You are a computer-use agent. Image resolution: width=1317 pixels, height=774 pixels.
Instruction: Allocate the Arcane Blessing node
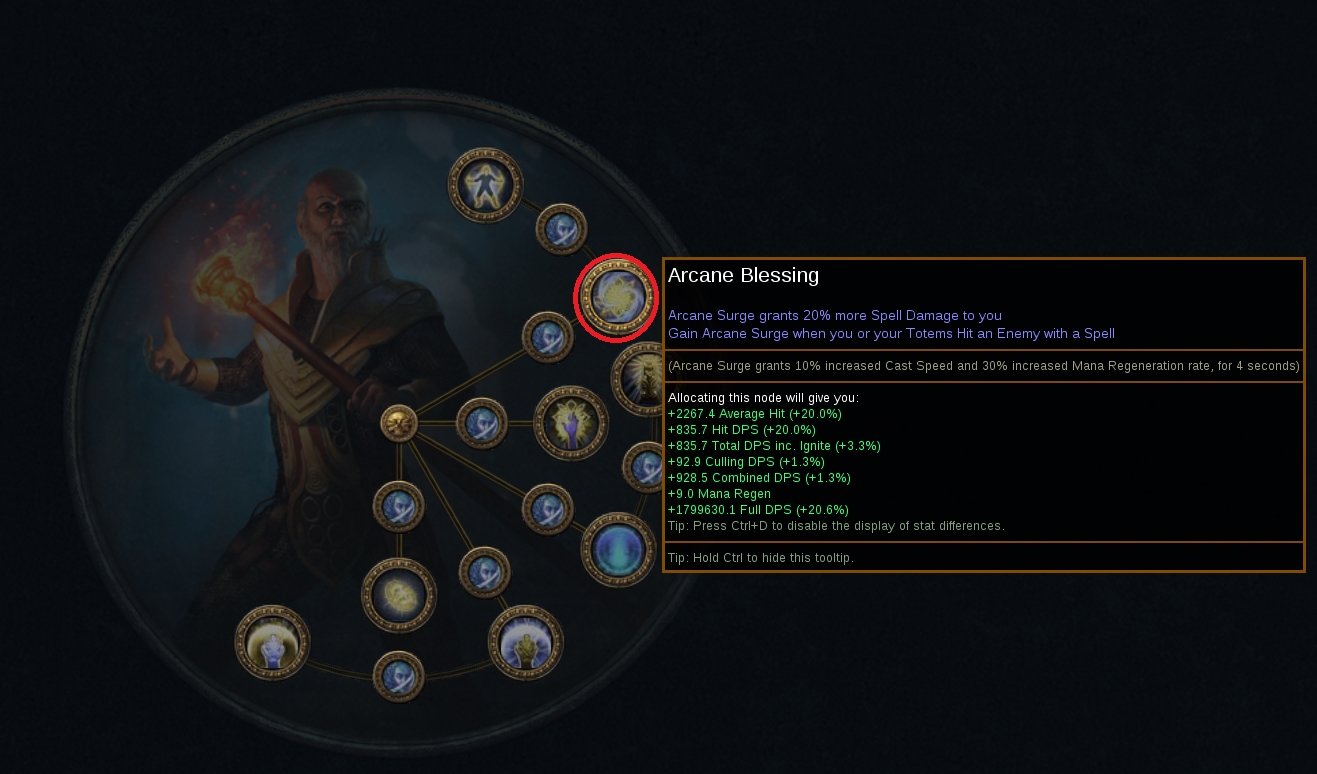615,297
